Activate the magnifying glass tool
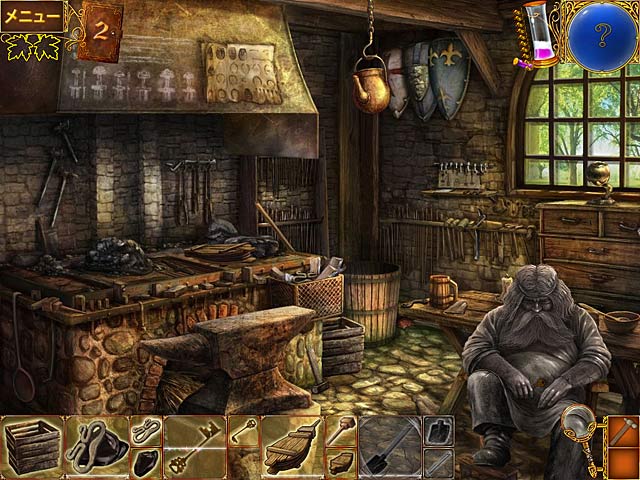This screenshot has height=480, width=640. point(577,426)
